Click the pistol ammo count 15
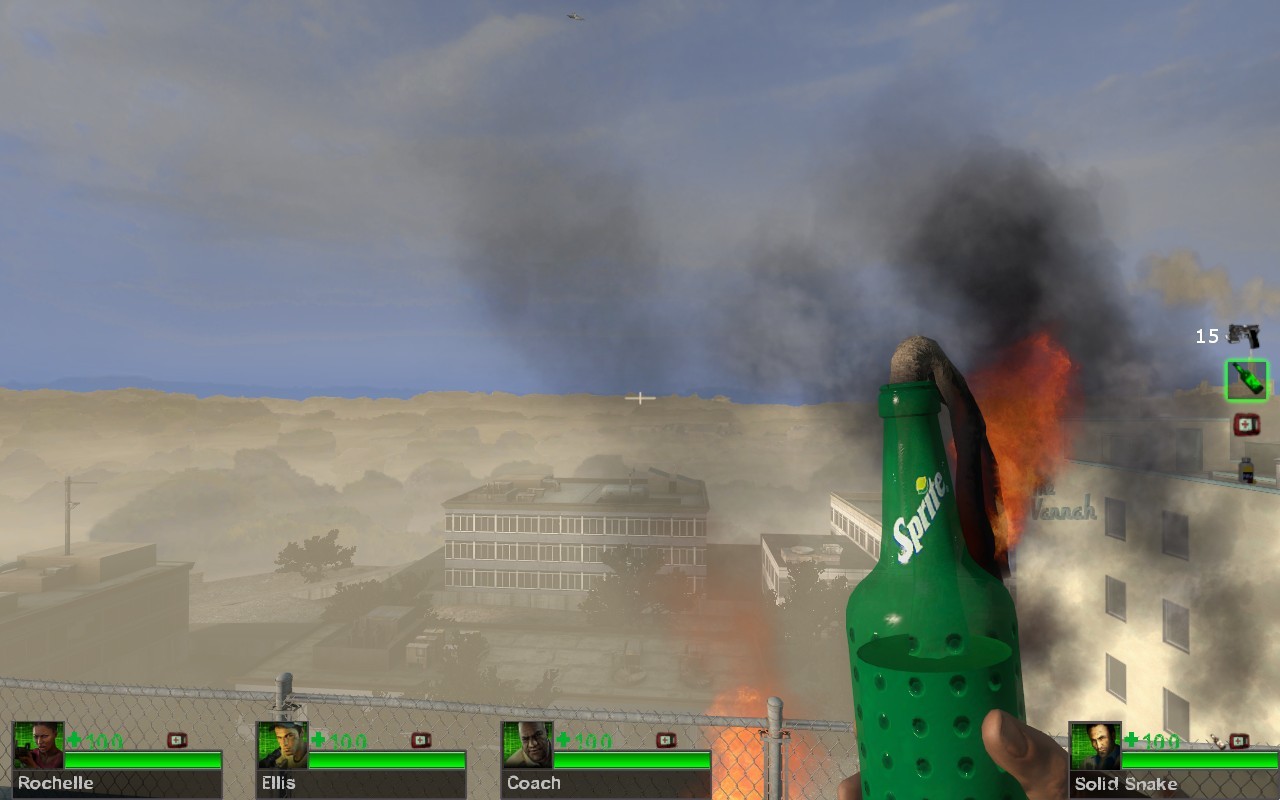 tap(1206, 334)
